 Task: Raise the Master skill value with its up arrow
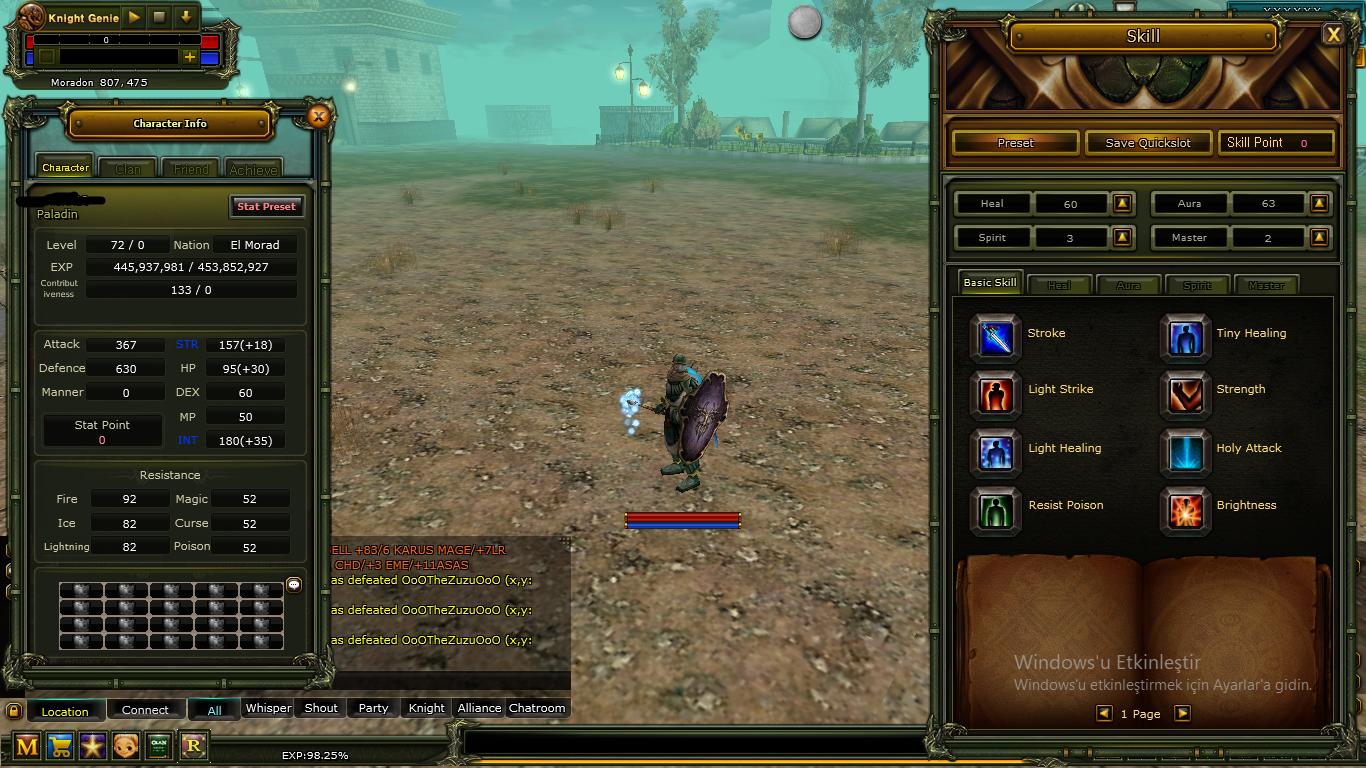[1318, 237]
